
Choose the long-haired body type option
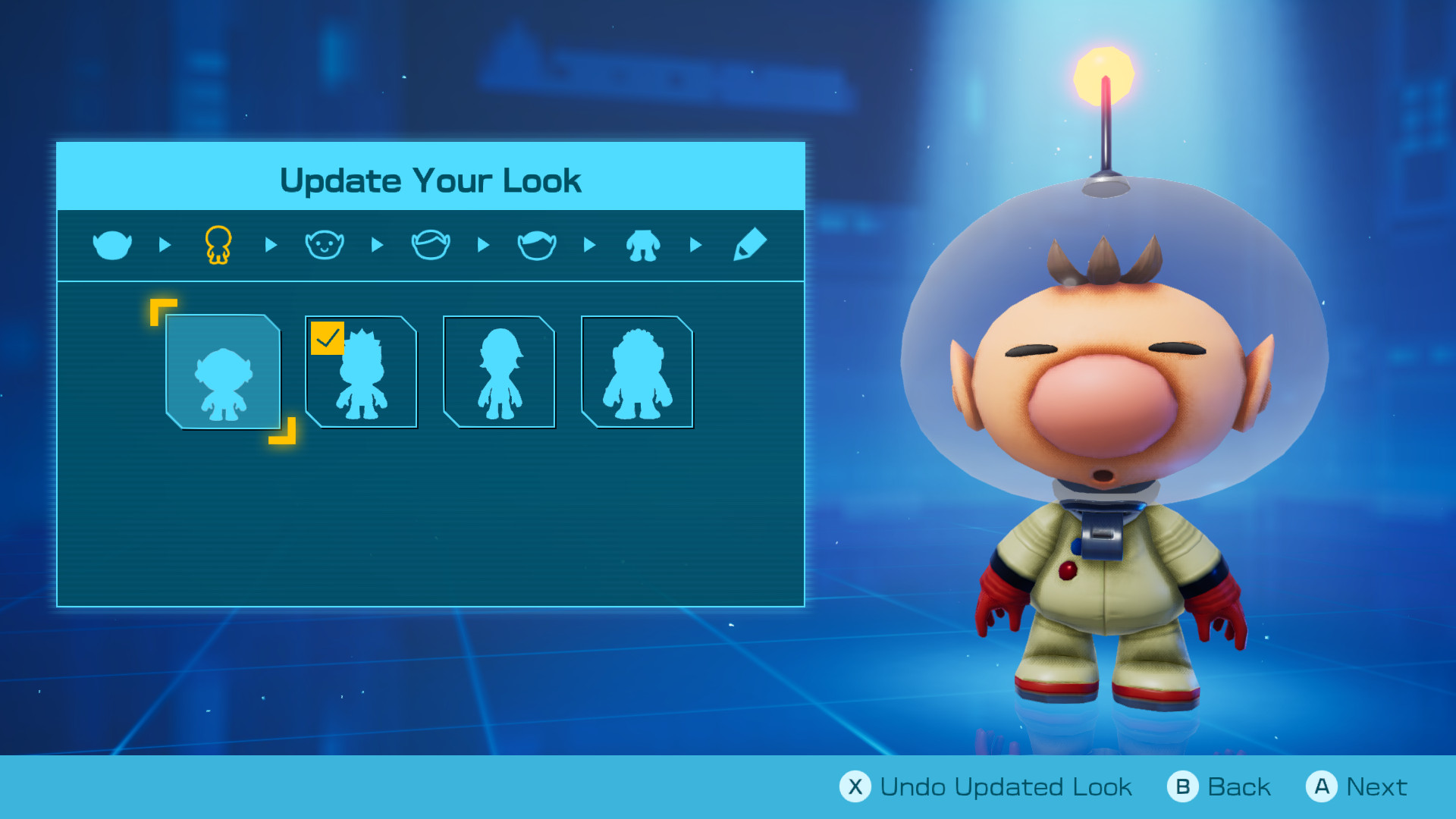499,372
